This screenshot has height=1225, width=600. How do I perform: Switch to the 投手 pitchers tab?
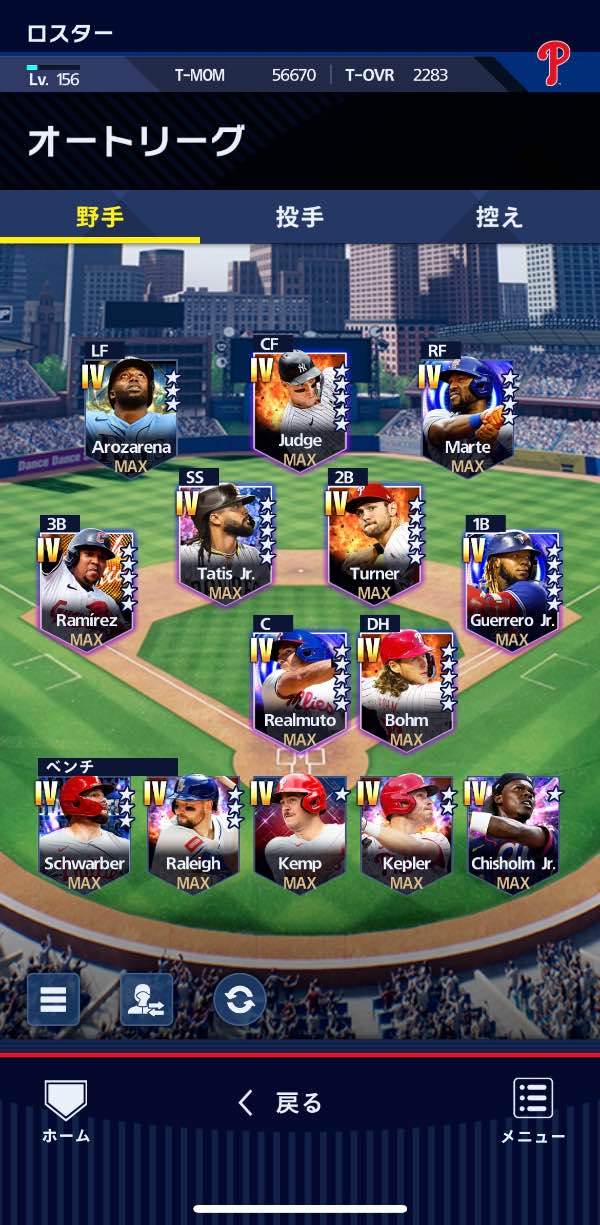(299, 217)
